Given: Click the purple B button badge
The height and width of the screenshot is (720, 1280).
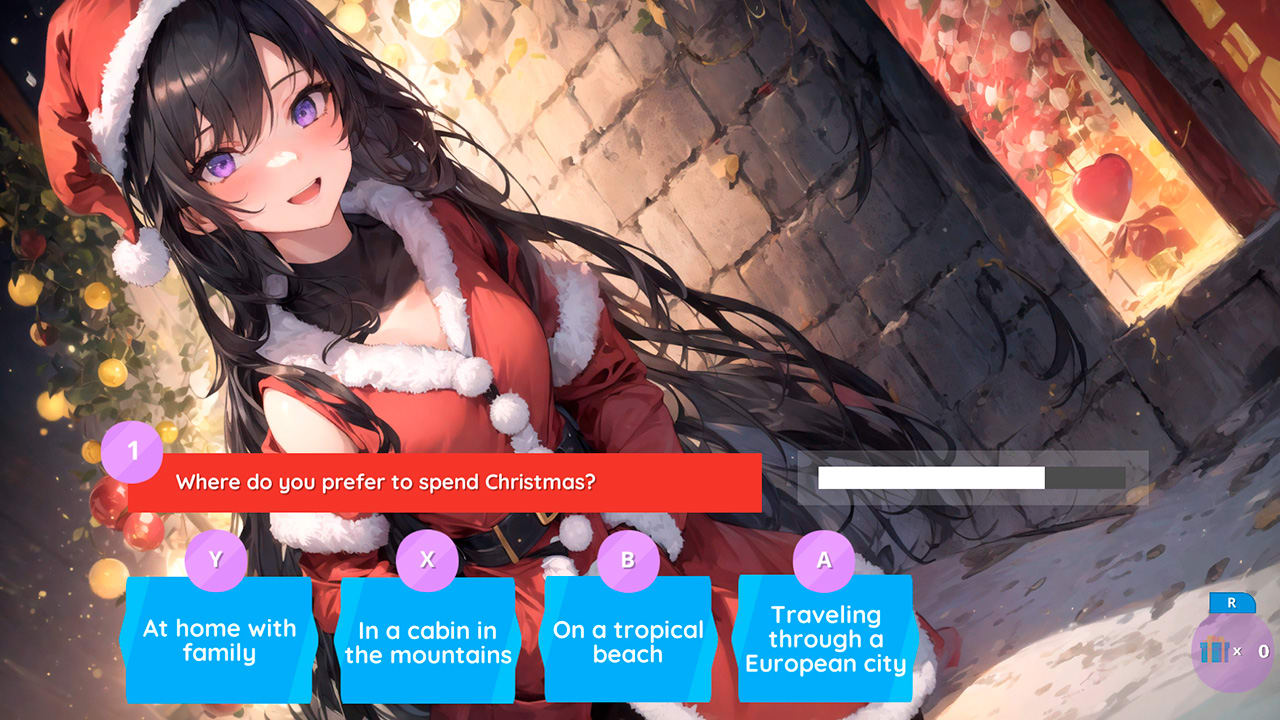Looking at the screenshot, I should [628, 561].
